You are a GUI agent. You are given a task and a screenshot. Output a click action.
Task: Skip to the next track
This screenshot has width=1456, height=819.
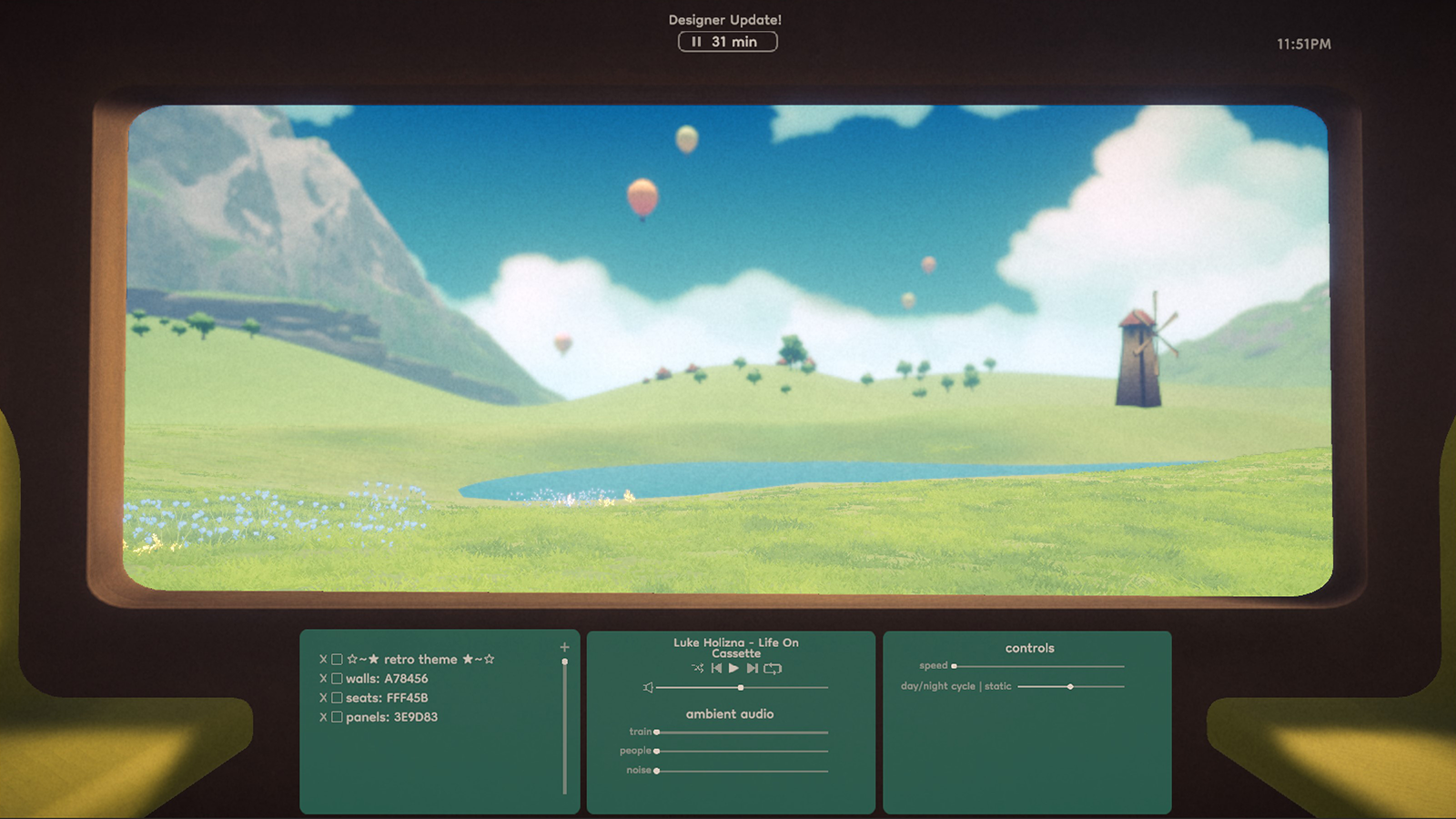pos(751,668)
